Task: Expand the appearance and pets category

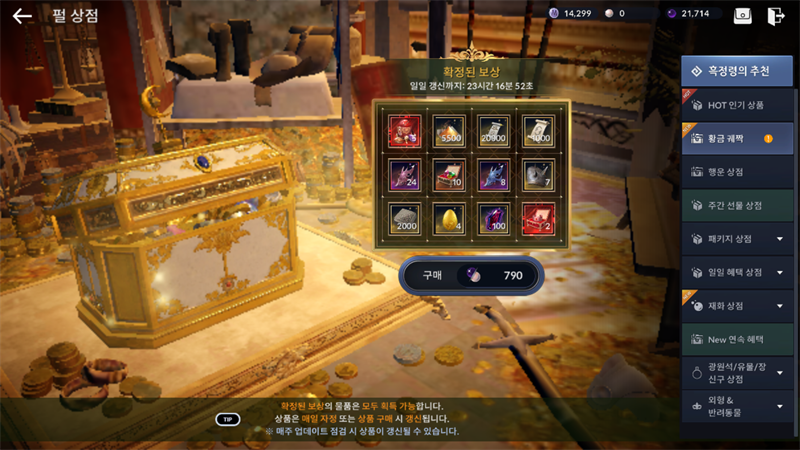Action: click(x=737, y=405)
